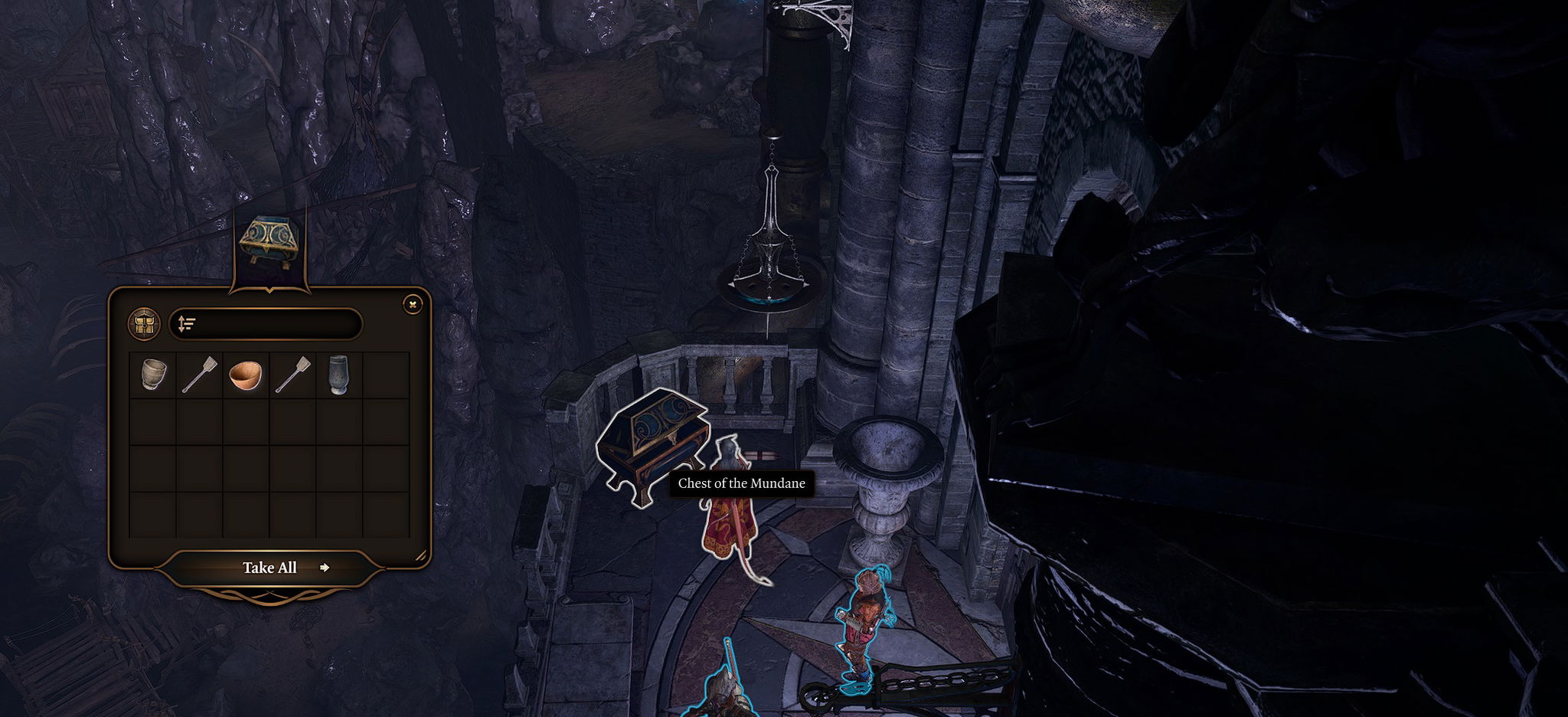The image size is (1568, 717).
Task: Select the pale stone cup
Action: point(153,375)
